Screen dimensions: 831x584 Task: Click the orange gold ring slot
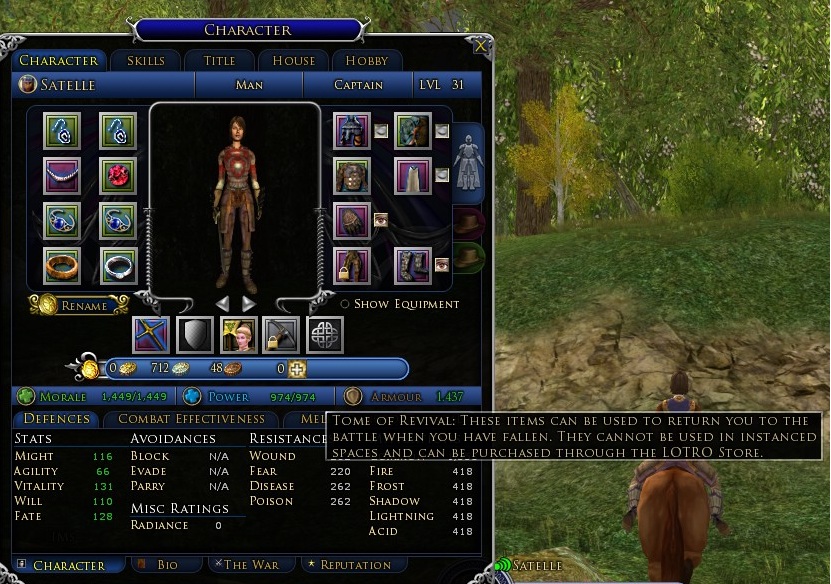63,266
